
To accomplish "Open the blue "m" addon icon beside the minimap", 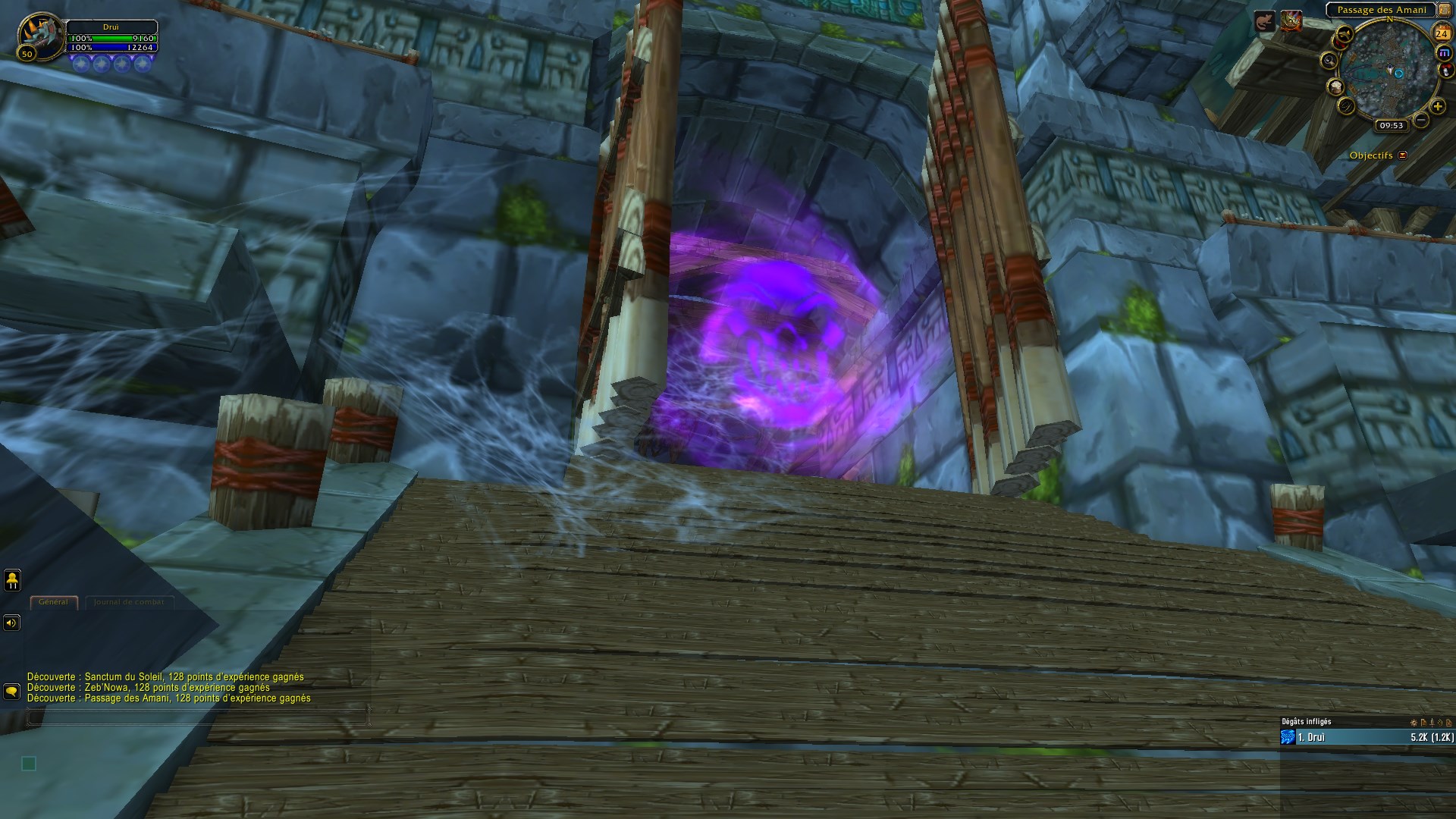I will point(1445,53).
